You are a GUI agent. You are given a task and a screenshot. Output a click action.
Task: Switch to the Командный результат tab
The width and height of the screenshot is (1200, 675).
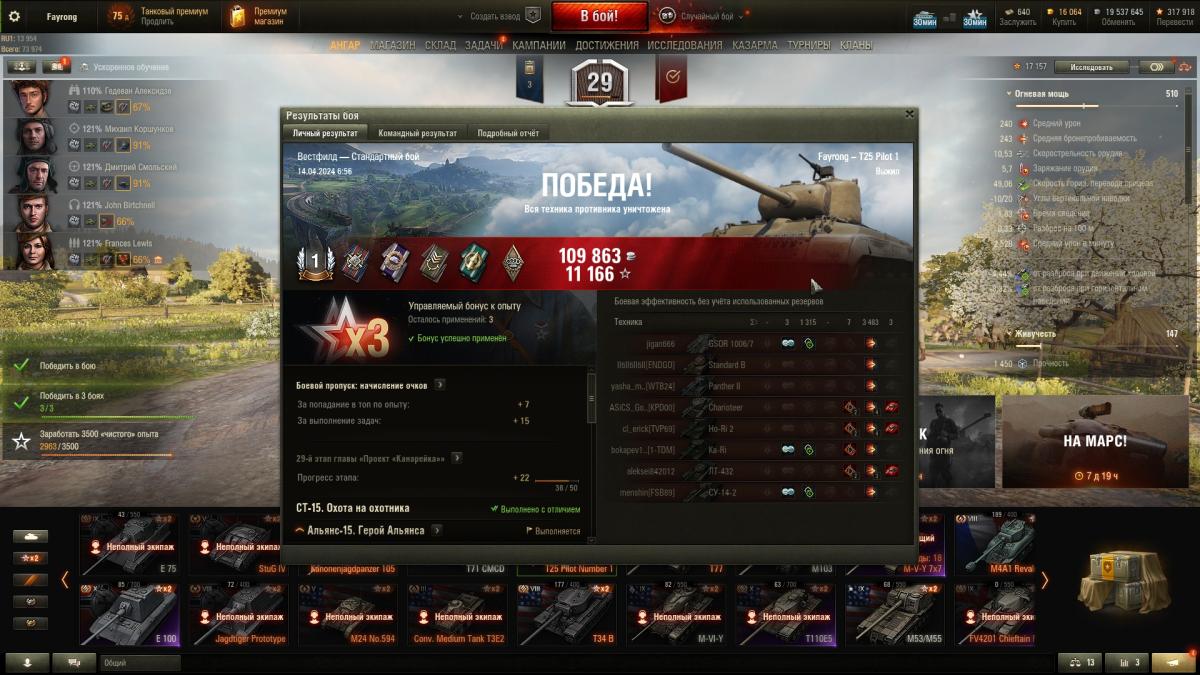(417, 133)
